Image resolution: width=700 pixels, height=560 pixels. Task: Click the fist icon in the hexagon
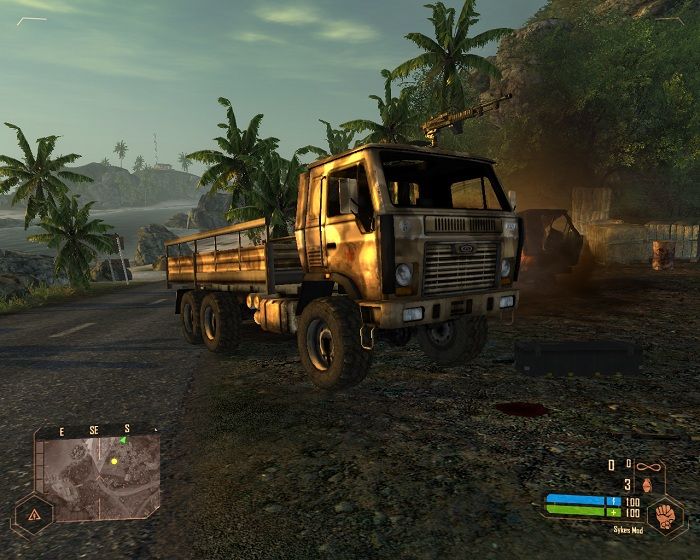click(663, 517)
